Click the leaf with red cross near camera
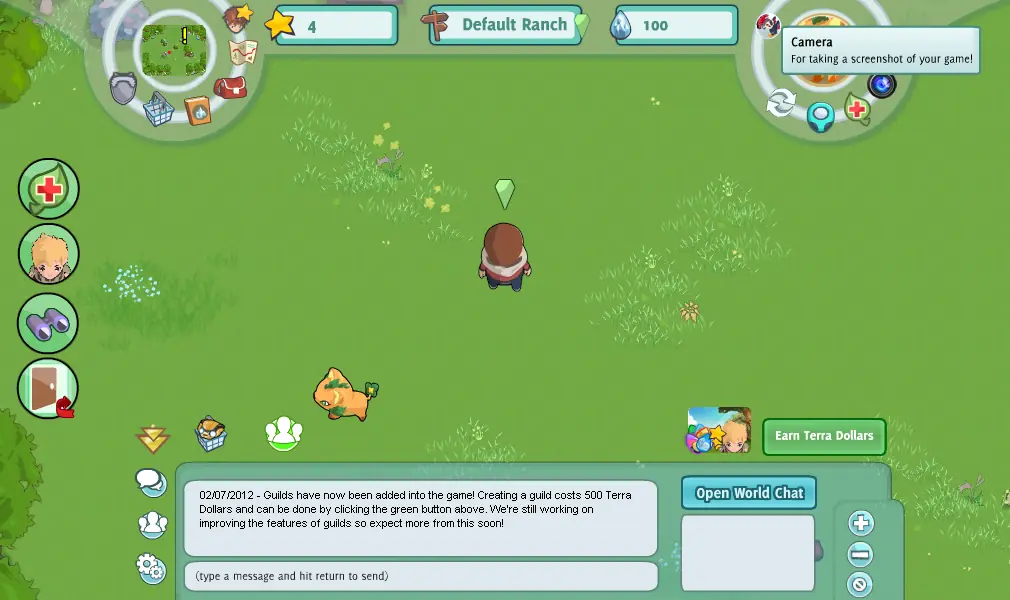Image resolution: width=1010 pixels, height=600 pixels. point(857,108)
